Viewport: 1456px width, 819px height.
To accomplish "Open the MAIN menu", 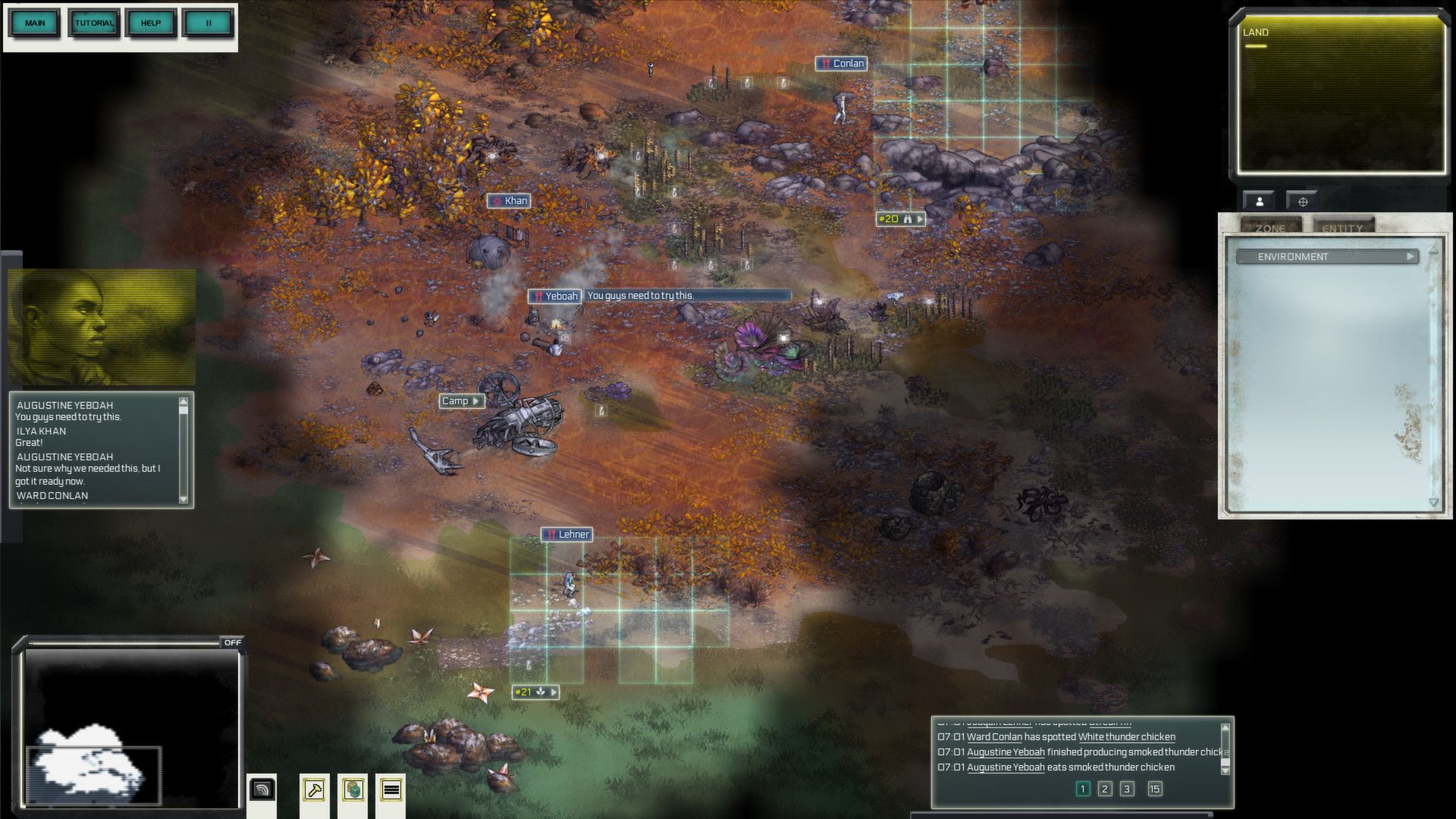I will [x=35, y=23].
